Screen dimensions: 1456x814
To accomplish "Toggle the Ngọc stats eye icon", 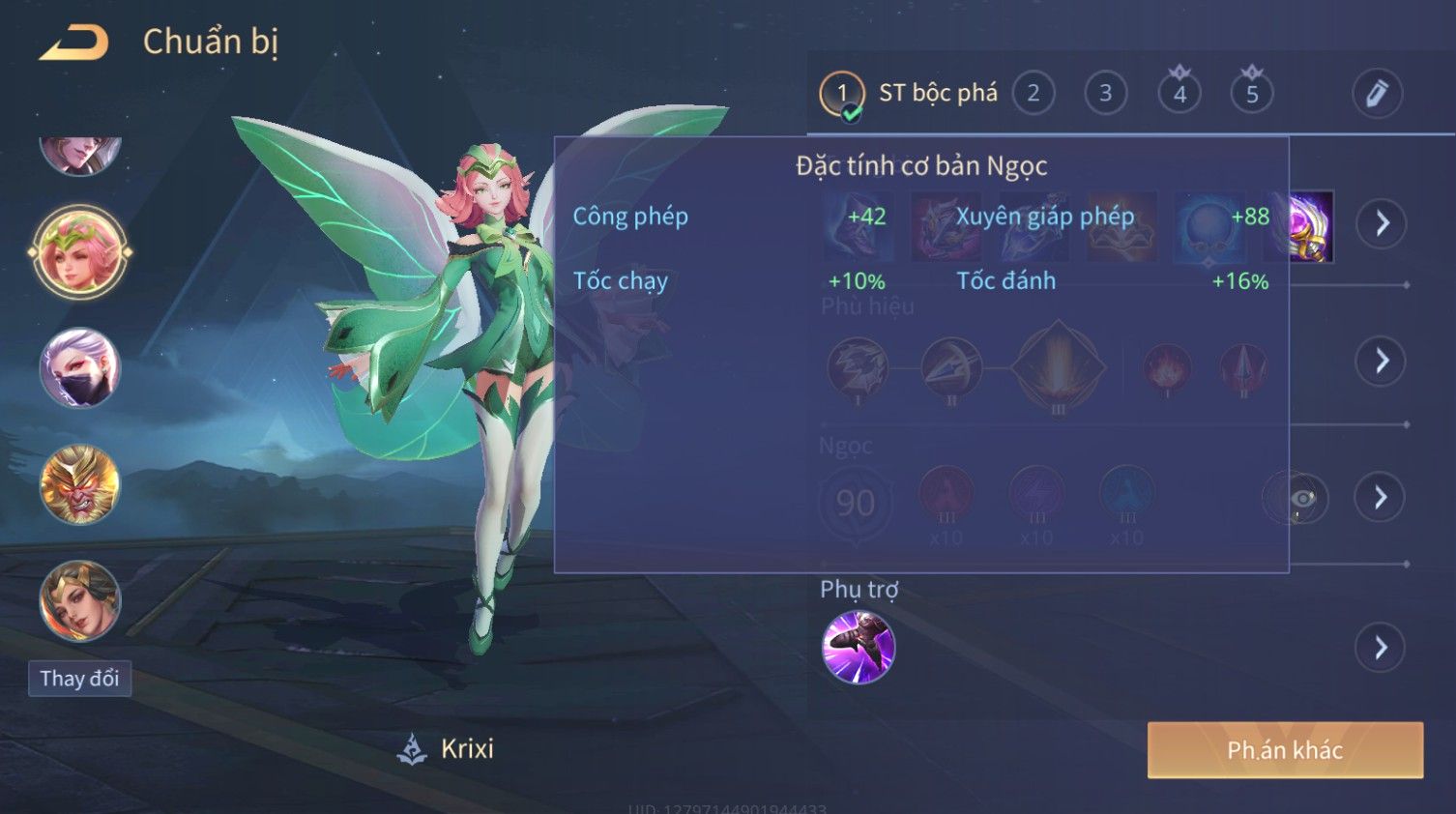I will tap(1302, 498).
